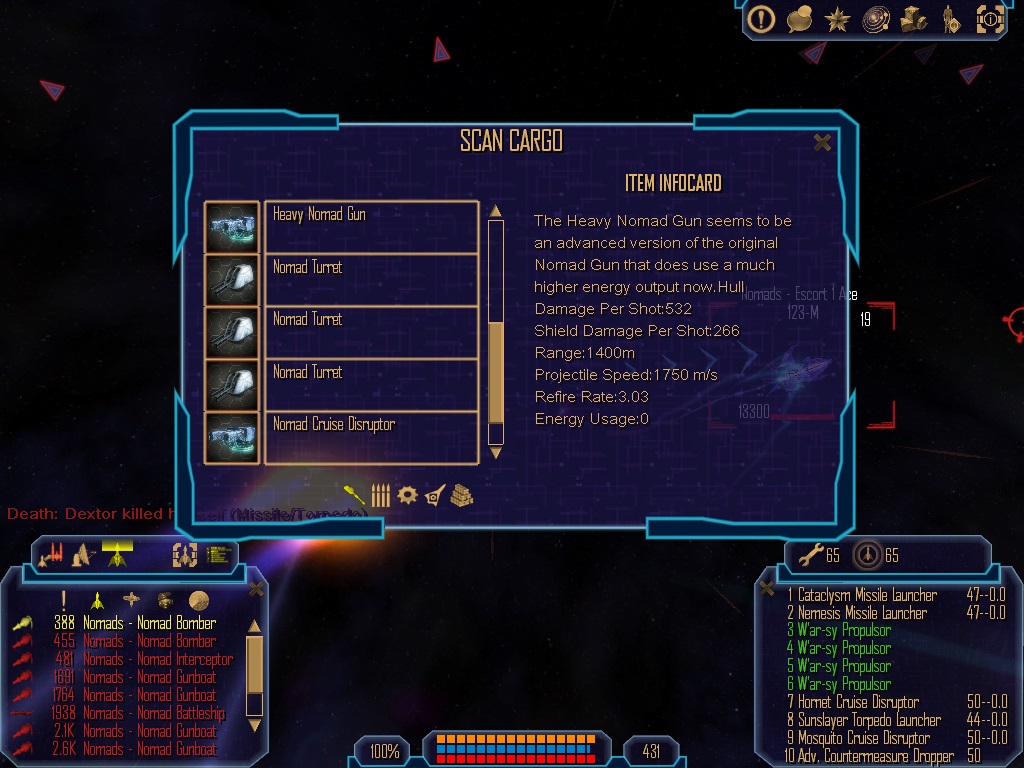Click the exclamation mark mission icon
The width and height of the screenshot is (1024, 768).
coord(762,19)
